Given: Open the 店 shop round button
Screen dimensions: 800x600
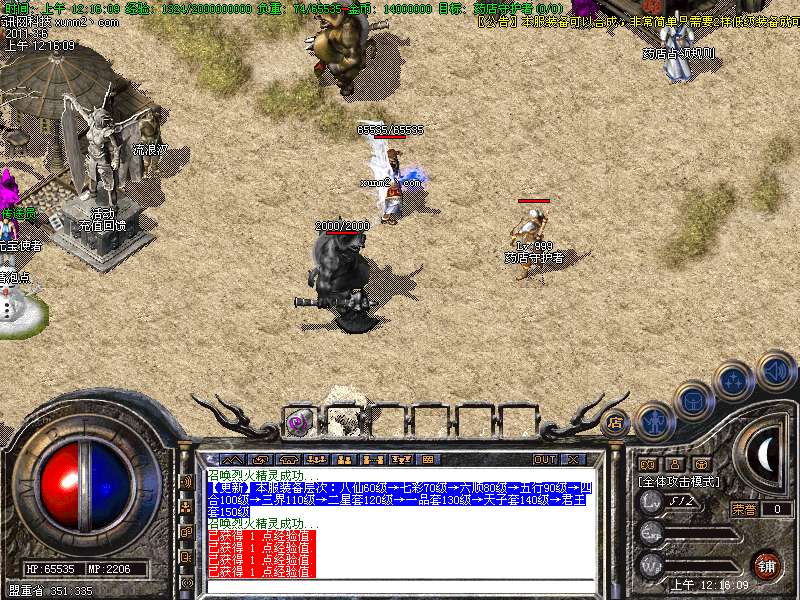Looking at the screenshot, I should (x=615, y=423).
